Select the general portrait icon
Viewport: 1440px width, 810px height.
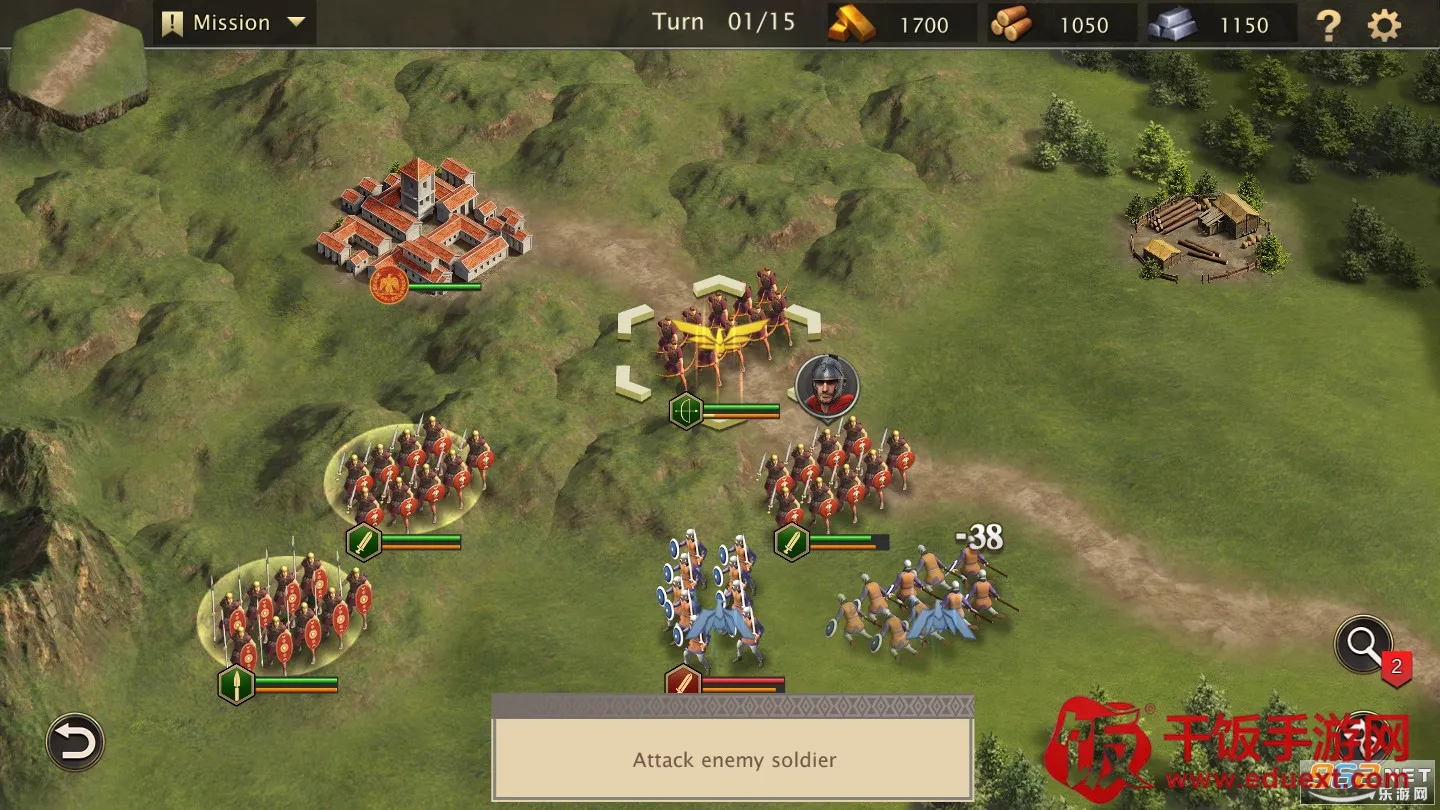[827, 386]
